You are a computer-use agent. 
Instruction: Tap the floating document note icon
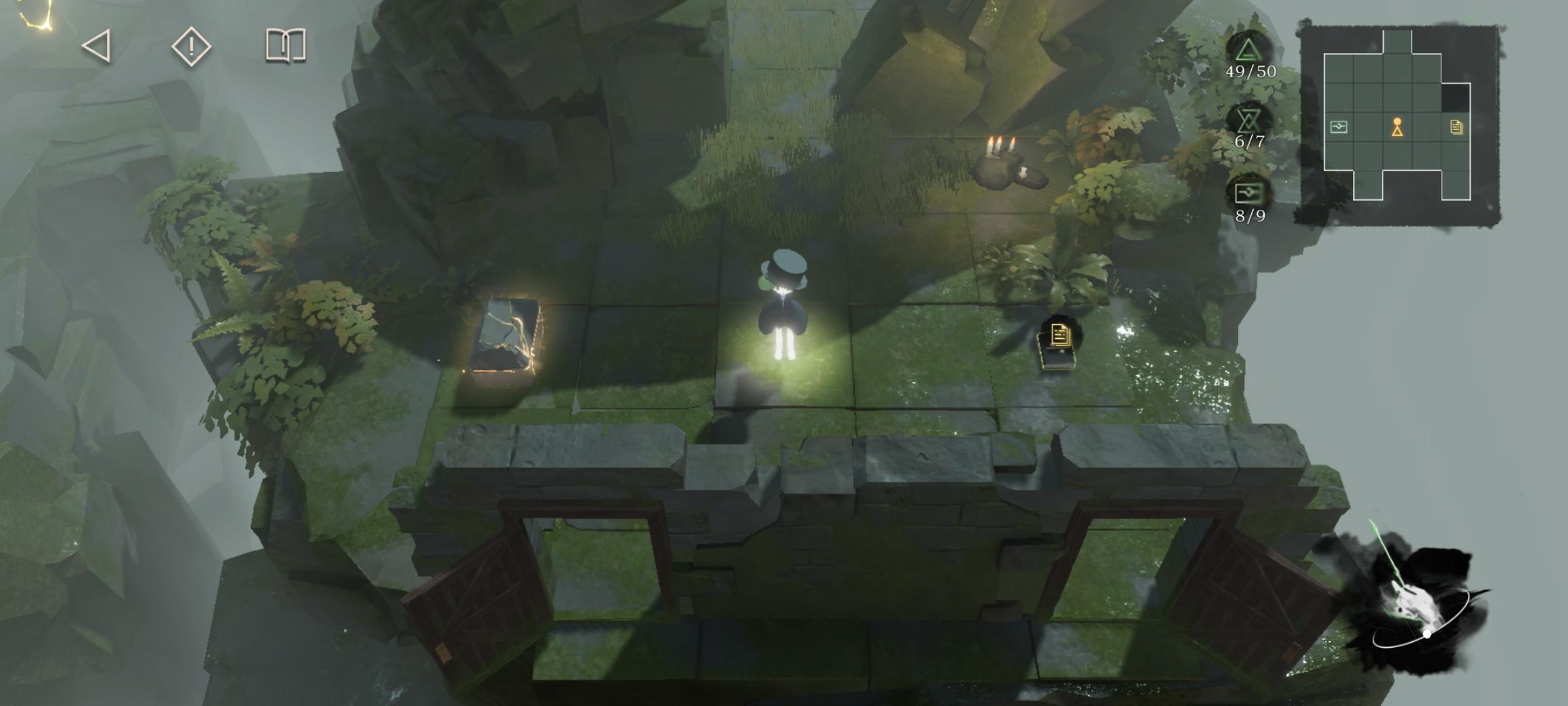(x=1060, y=336)
